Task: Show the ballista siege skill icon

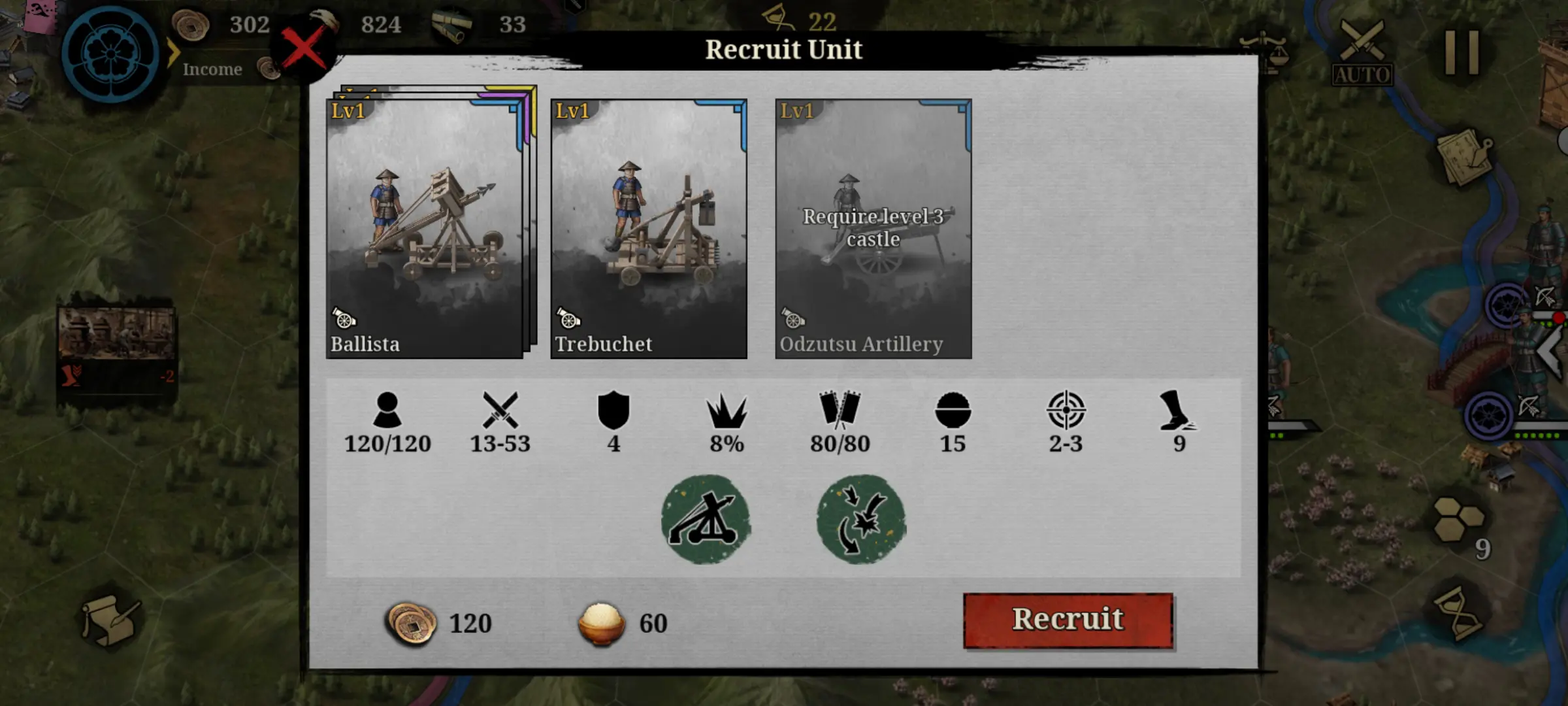Action: coord(706,519)
